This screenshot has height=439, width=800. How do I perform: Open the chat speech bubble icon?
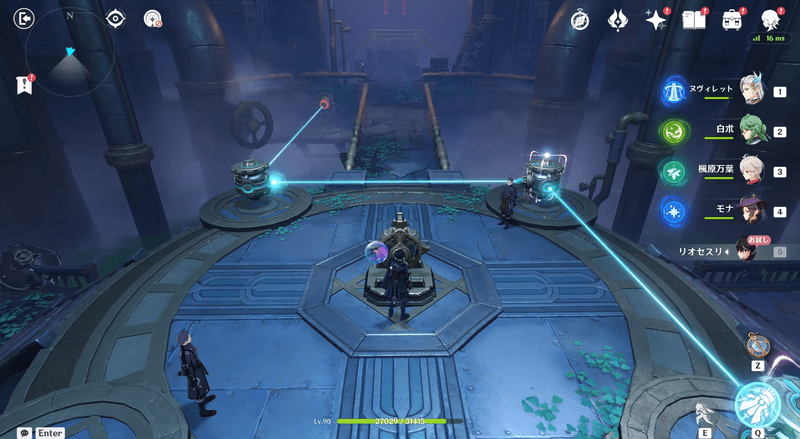coord(24,433)
